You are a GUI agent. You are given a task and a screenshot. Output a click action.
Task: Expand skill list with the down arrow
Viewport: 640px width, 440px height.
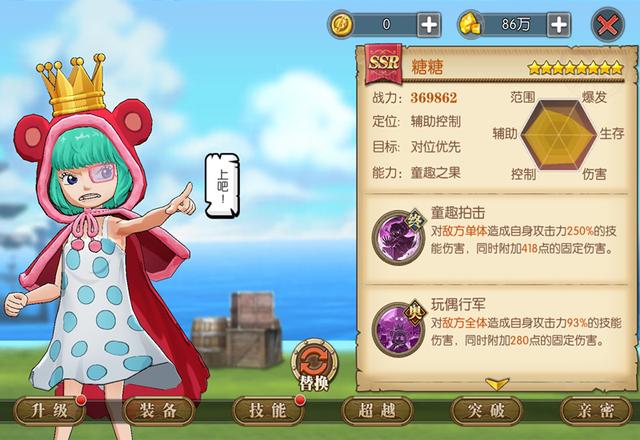coord(497,383)
